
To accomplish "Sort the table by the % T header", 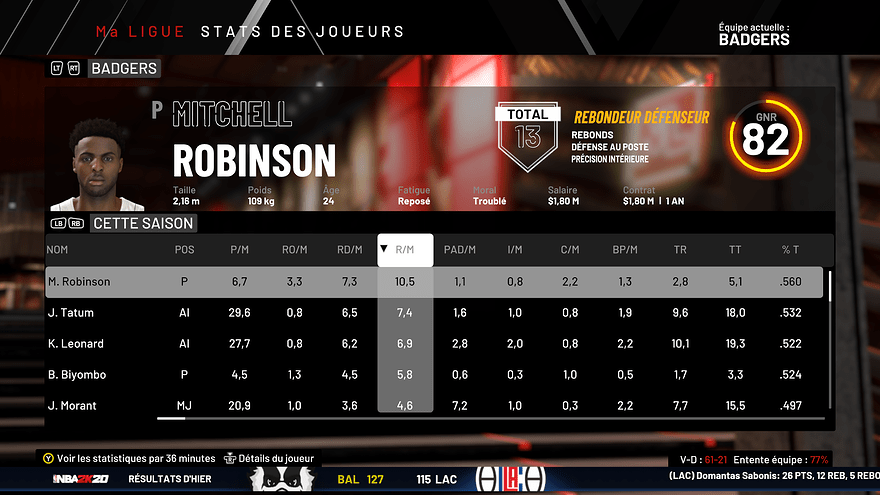I will coord(790,250).
